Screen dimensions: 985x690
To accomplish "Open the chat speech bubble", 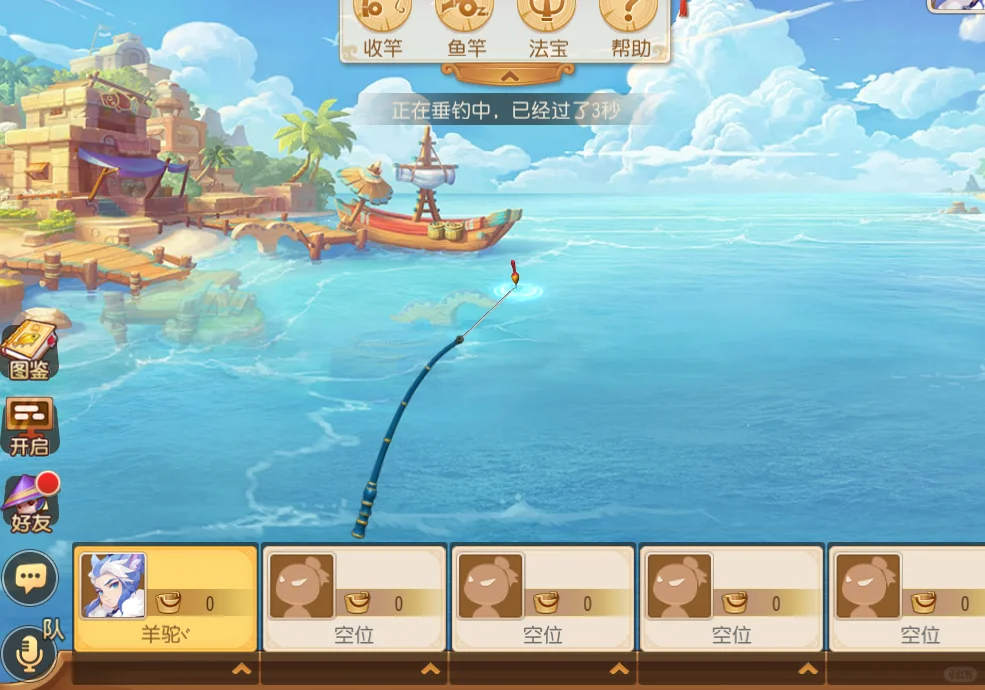I will (x=30, y=577).
